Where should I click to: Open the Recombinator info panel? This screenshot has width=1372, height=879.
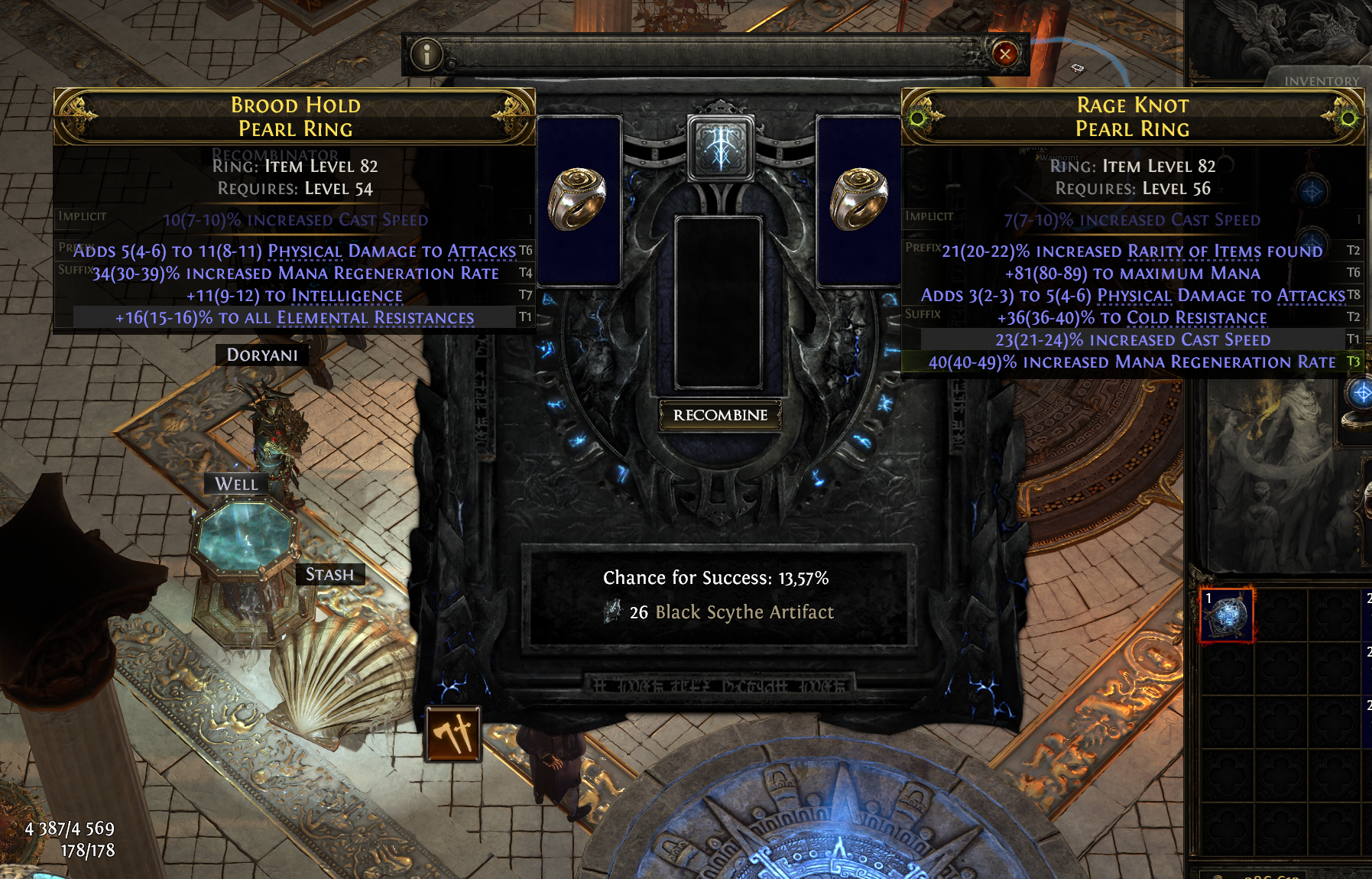[x=427, y=54]
